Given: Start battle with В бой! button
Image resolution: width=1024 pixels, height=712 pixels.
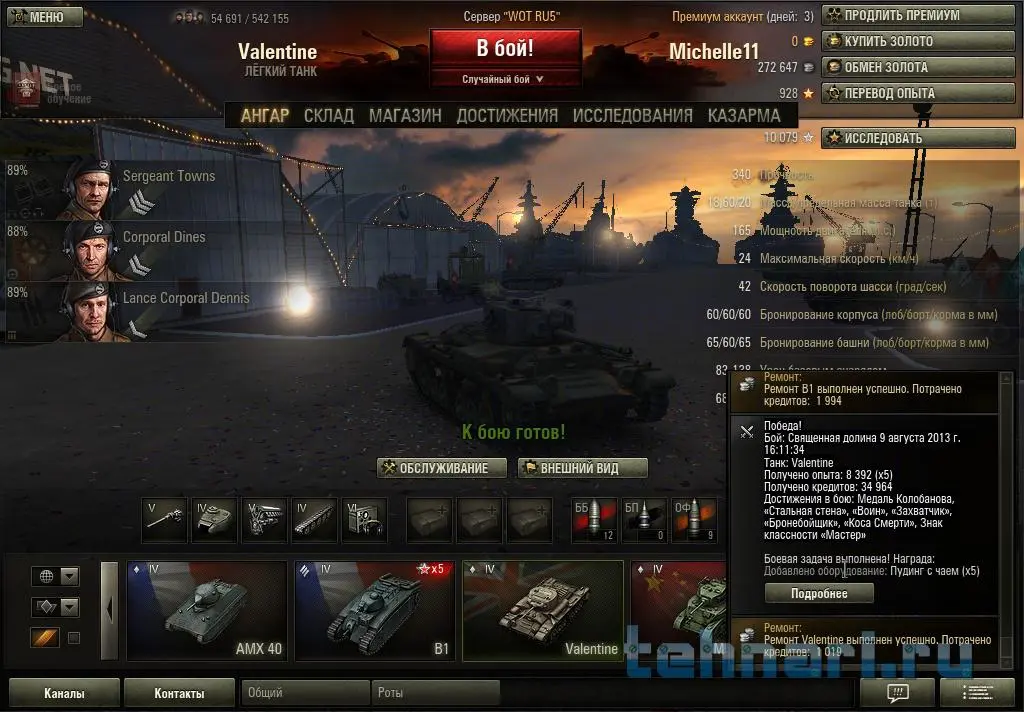Looking at the screenshot, I should tap(505, 48).
